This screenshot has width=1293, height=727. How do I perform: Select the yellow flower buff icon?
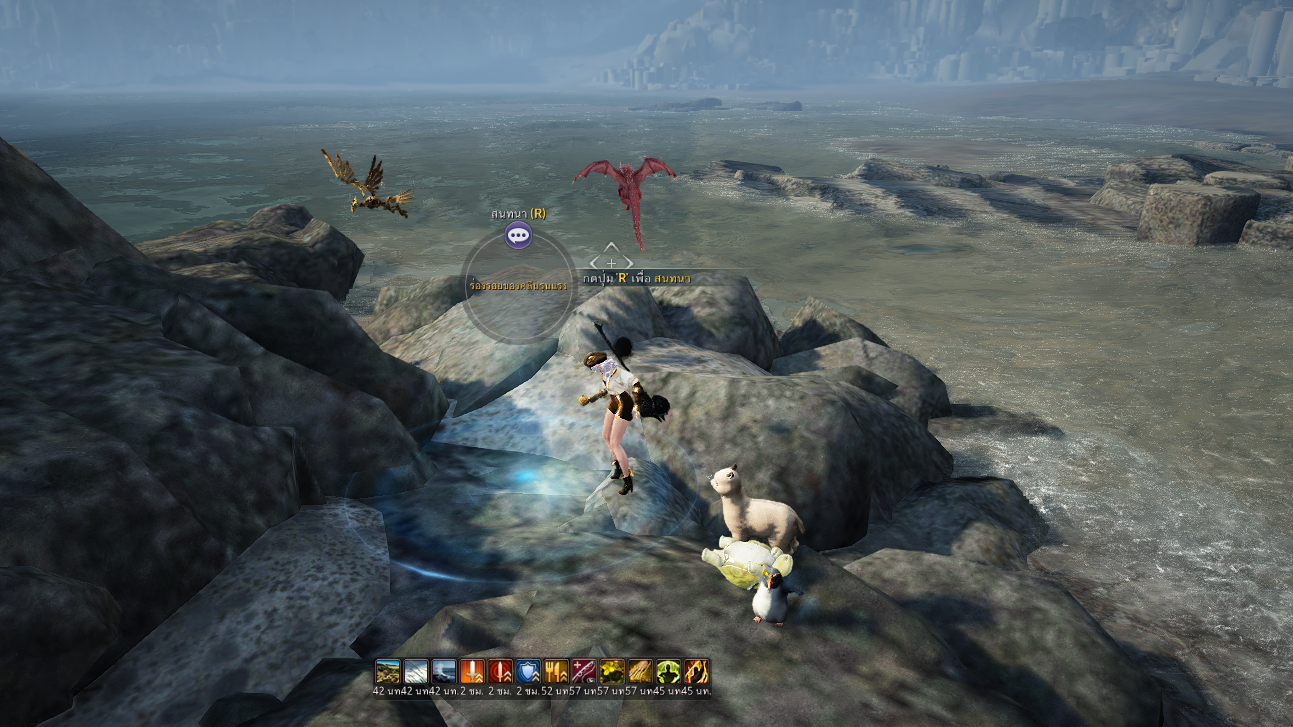pyautogui.click(x=612, y=671)
